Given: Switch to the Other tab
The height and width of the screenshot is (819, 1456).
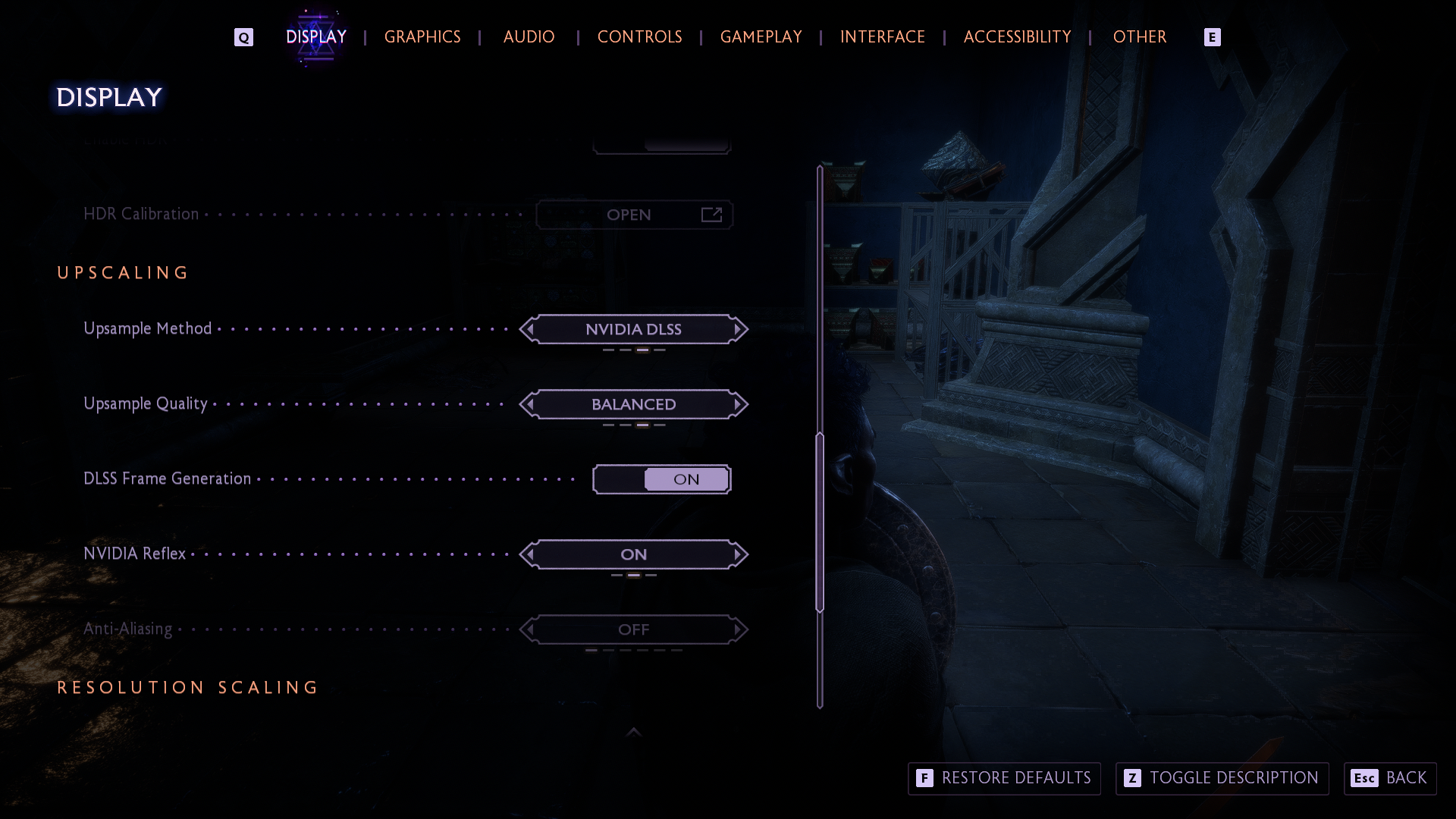Looking at the screenshot, I should pyautogui.click(x=1139, y=36).
